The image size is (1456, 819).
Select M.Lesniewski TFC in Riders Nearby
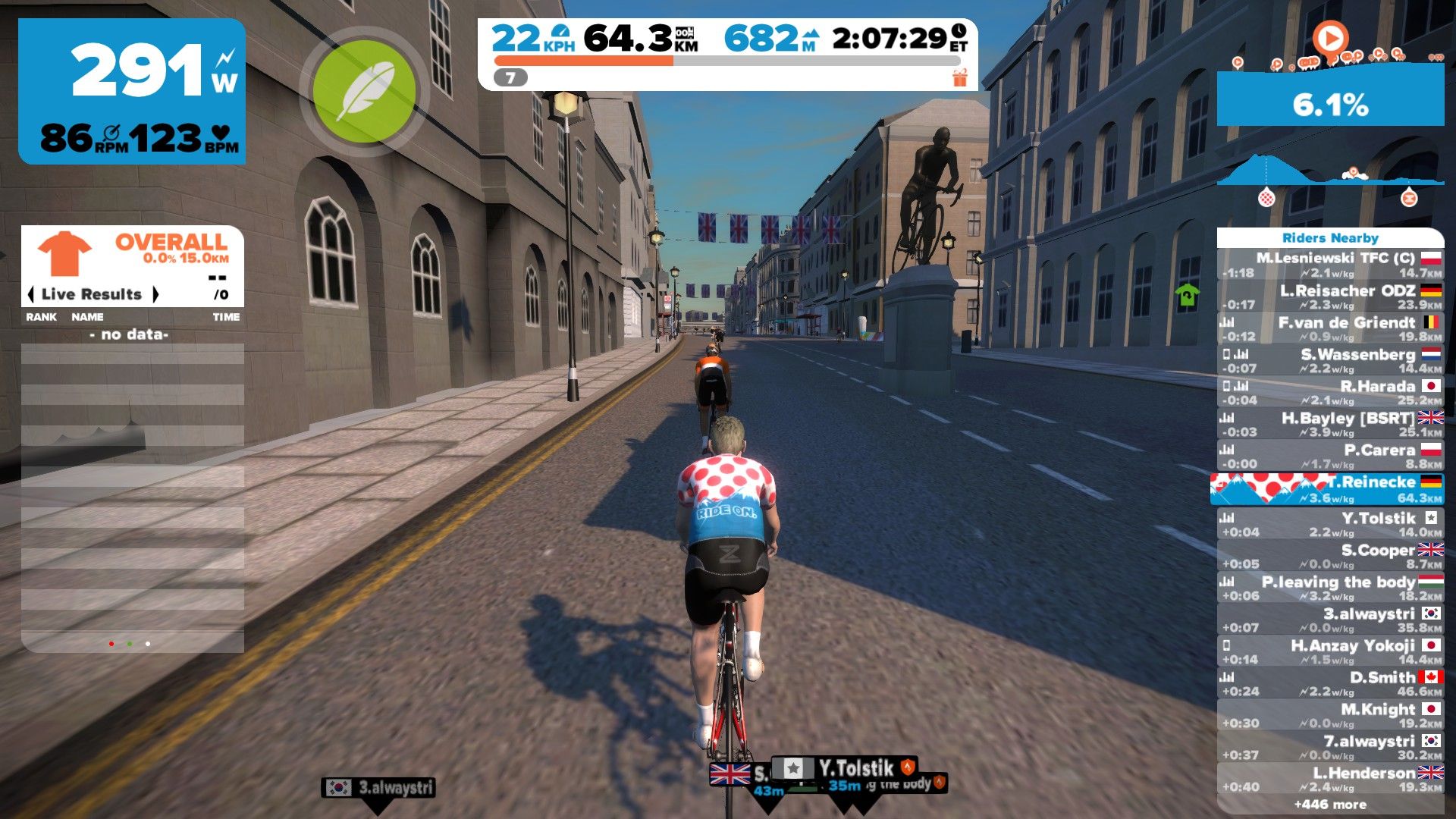pos(1330,265)
